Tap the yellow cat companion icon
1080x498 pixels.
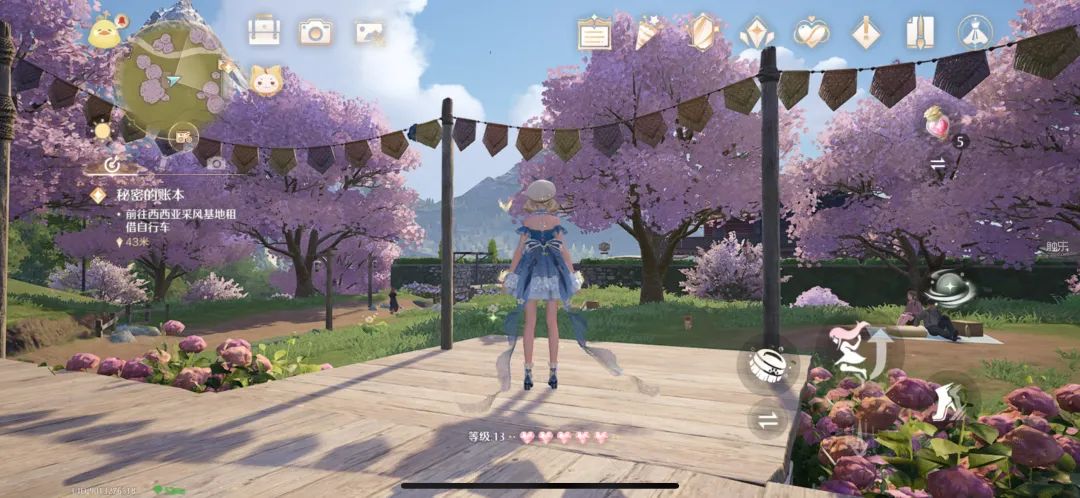pyautogui.click(x=265, y=80)
